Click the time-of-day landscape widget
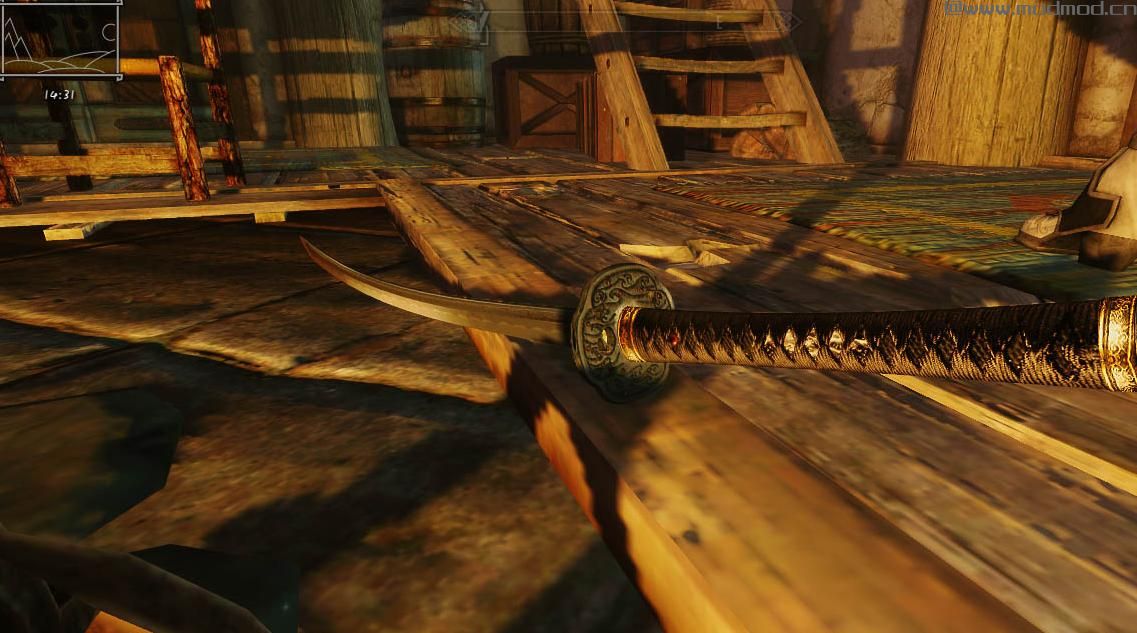This screenshot has height=633, width=1137. tap(60, 40)
